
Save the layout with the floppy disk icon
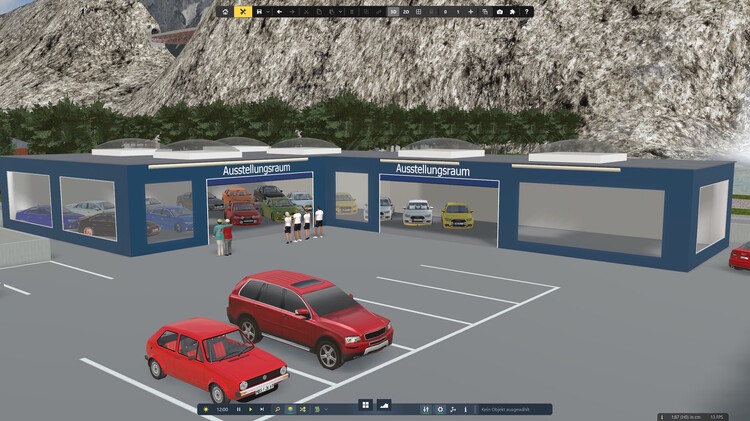click(x=259, y=11)
